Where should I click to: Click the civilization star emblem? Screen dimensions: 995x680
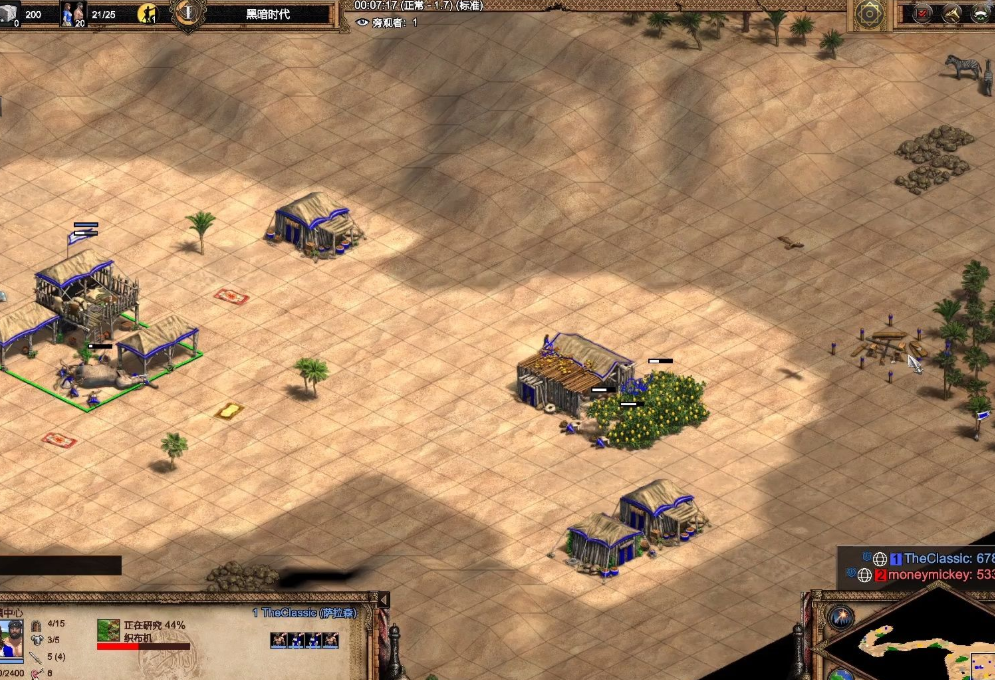click(x=869, y=14)
